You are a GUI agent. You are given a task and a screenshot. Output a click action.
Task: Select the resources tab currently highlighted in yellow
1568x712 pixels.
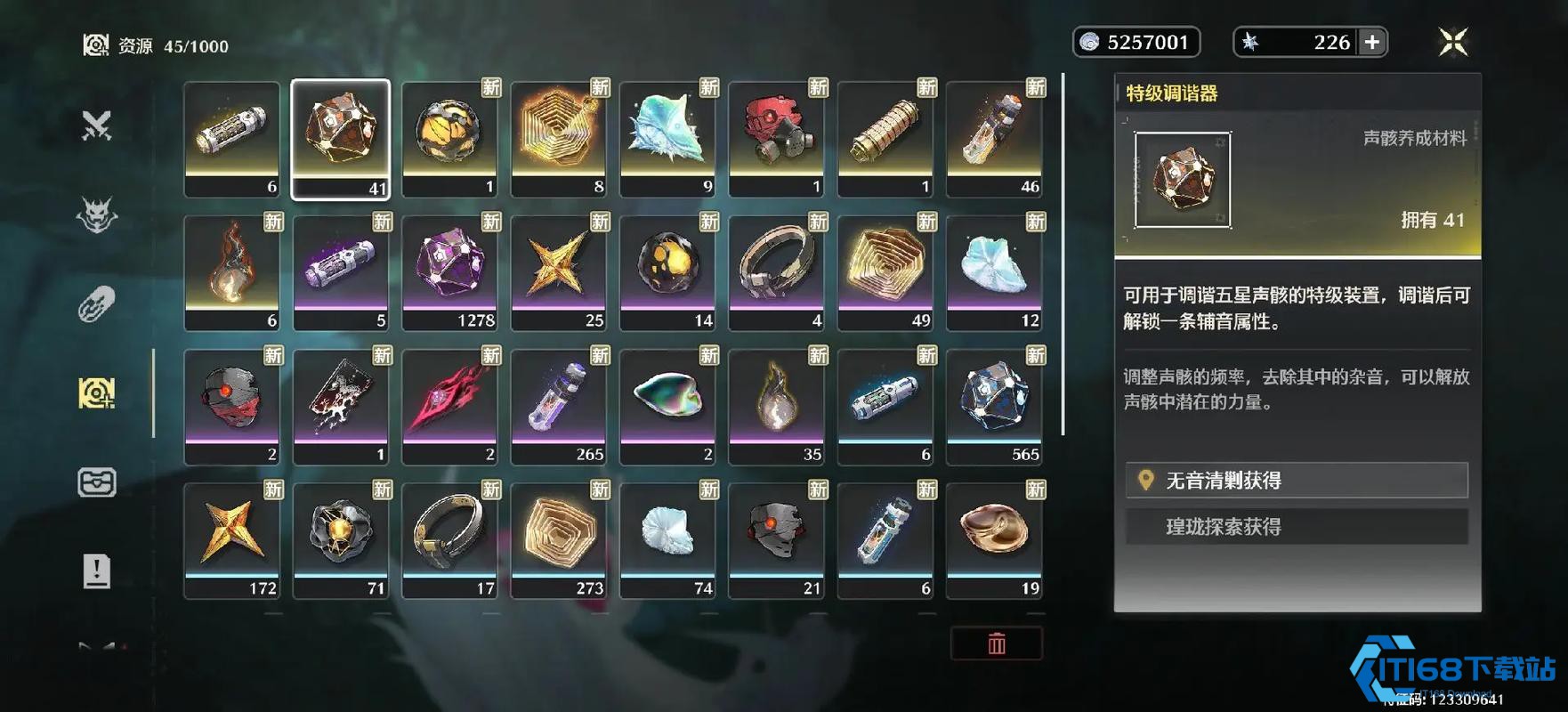click(x=96, y=392)
